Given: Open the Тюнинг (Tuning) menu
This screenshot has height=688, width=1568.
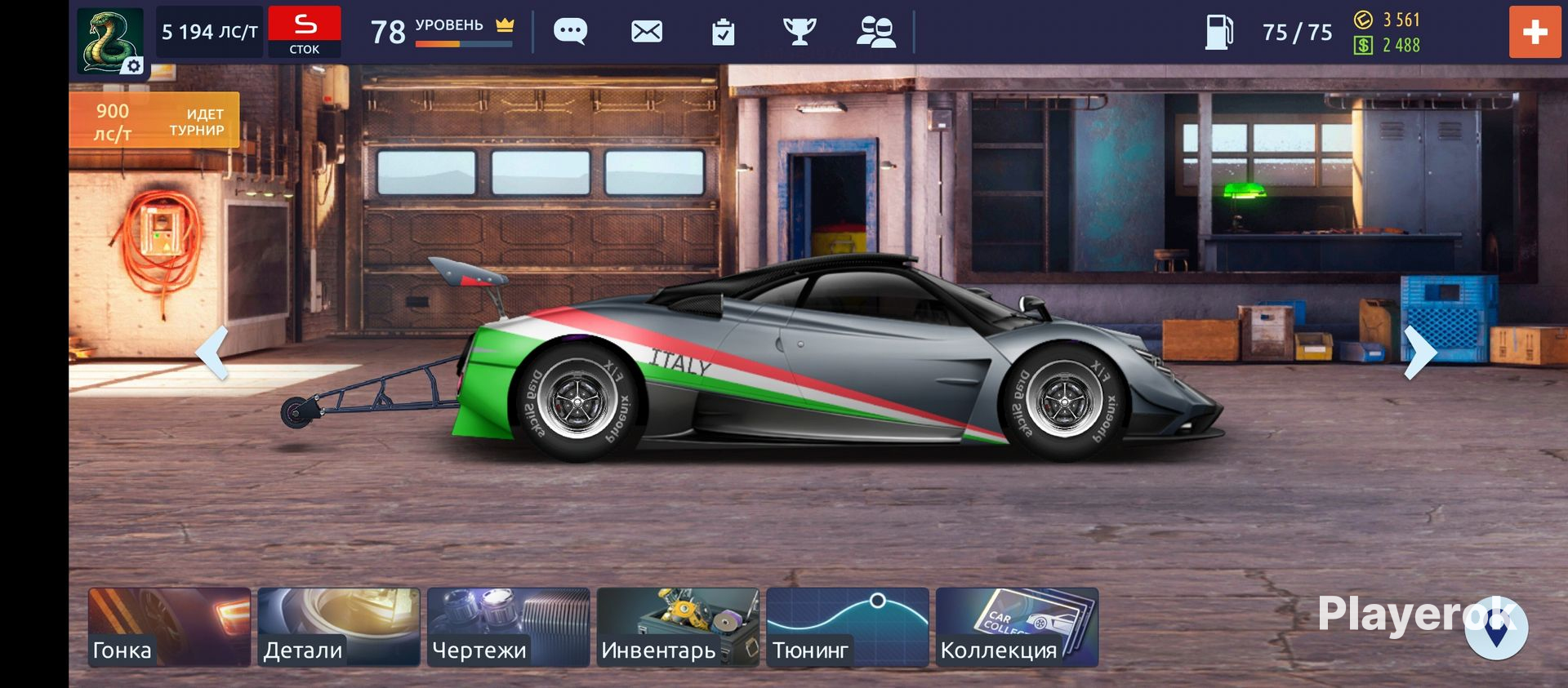Looking at the screenshot, I should click(x=848, y=627).
